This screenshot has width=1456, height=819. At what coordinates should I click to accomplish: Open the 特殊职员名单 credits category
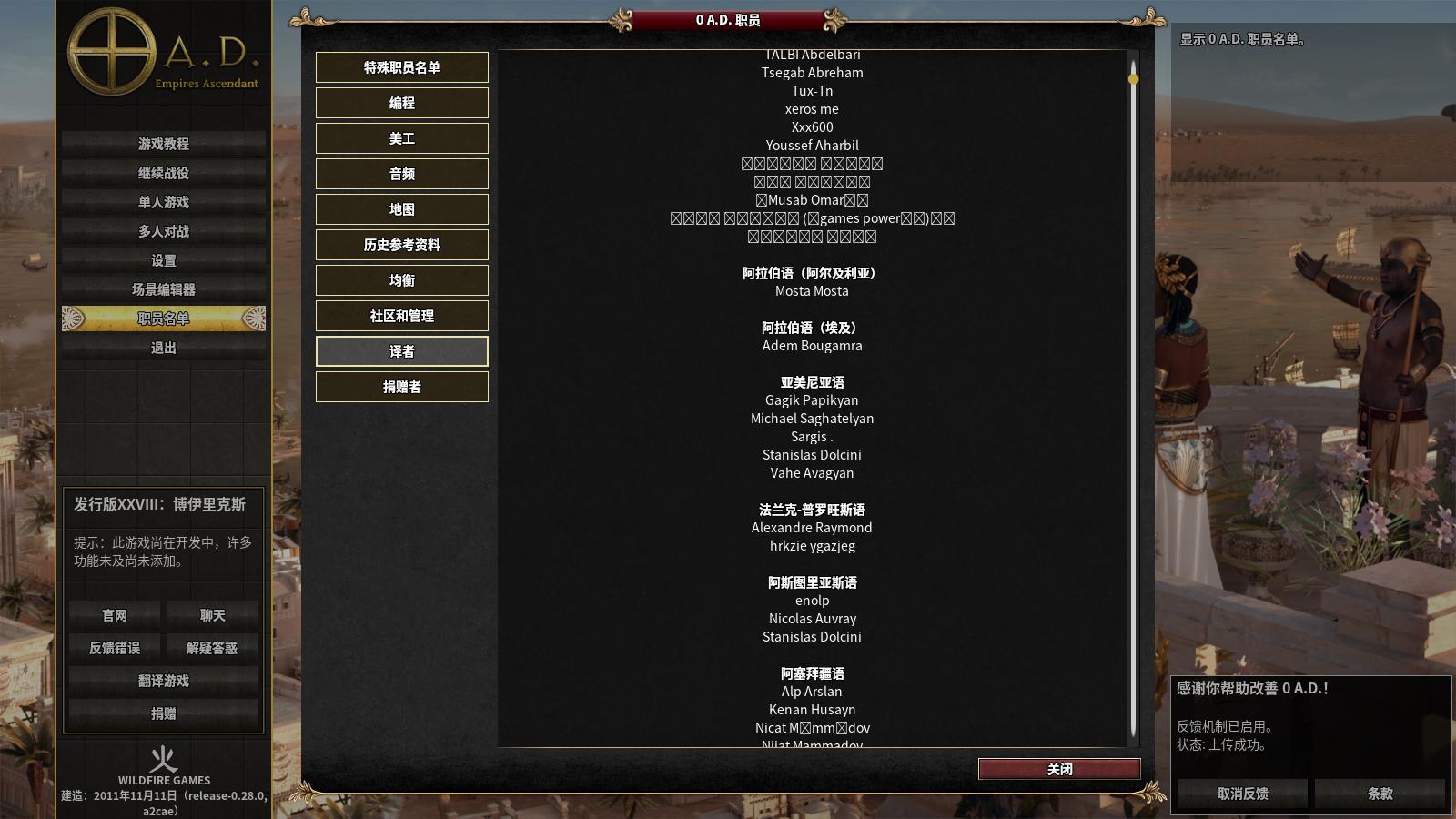pyautogui.click(x=401, y=67)
